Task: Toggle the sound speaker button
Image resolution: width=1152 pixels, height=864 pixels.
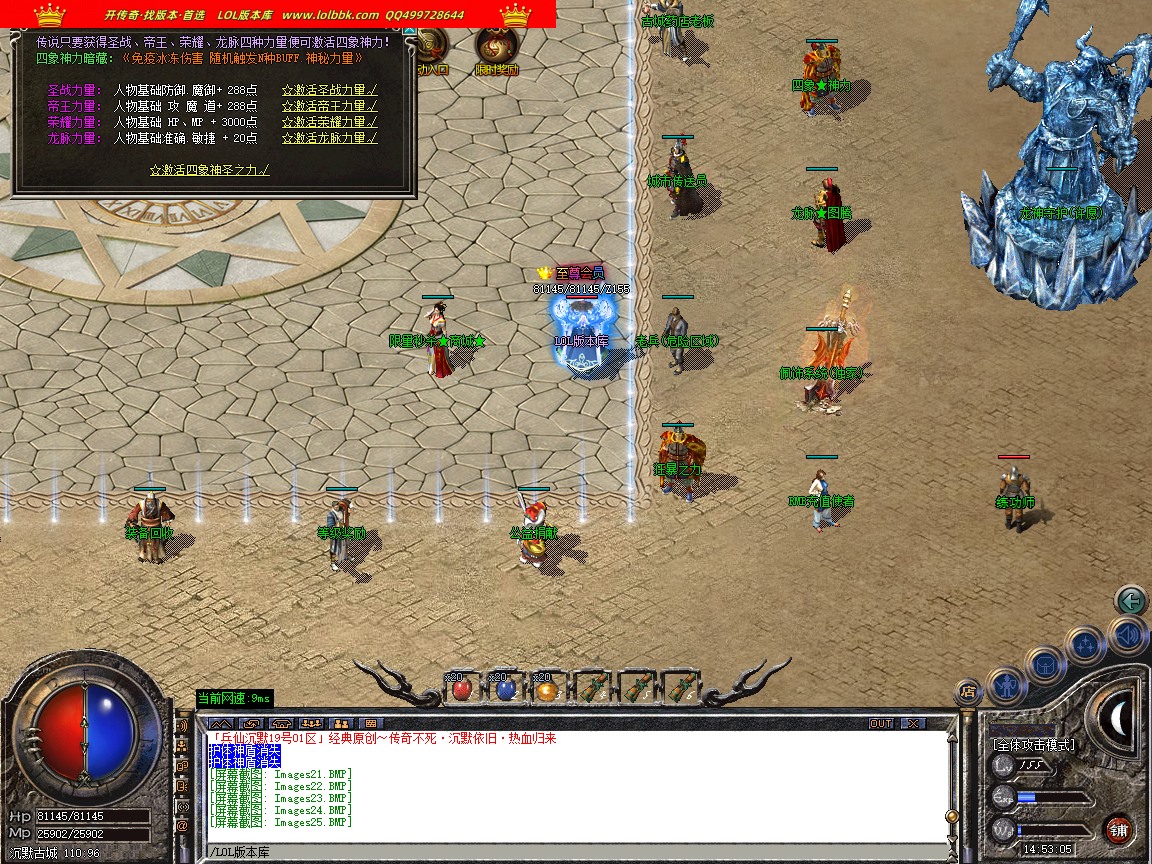Action: coord(1126,634)
